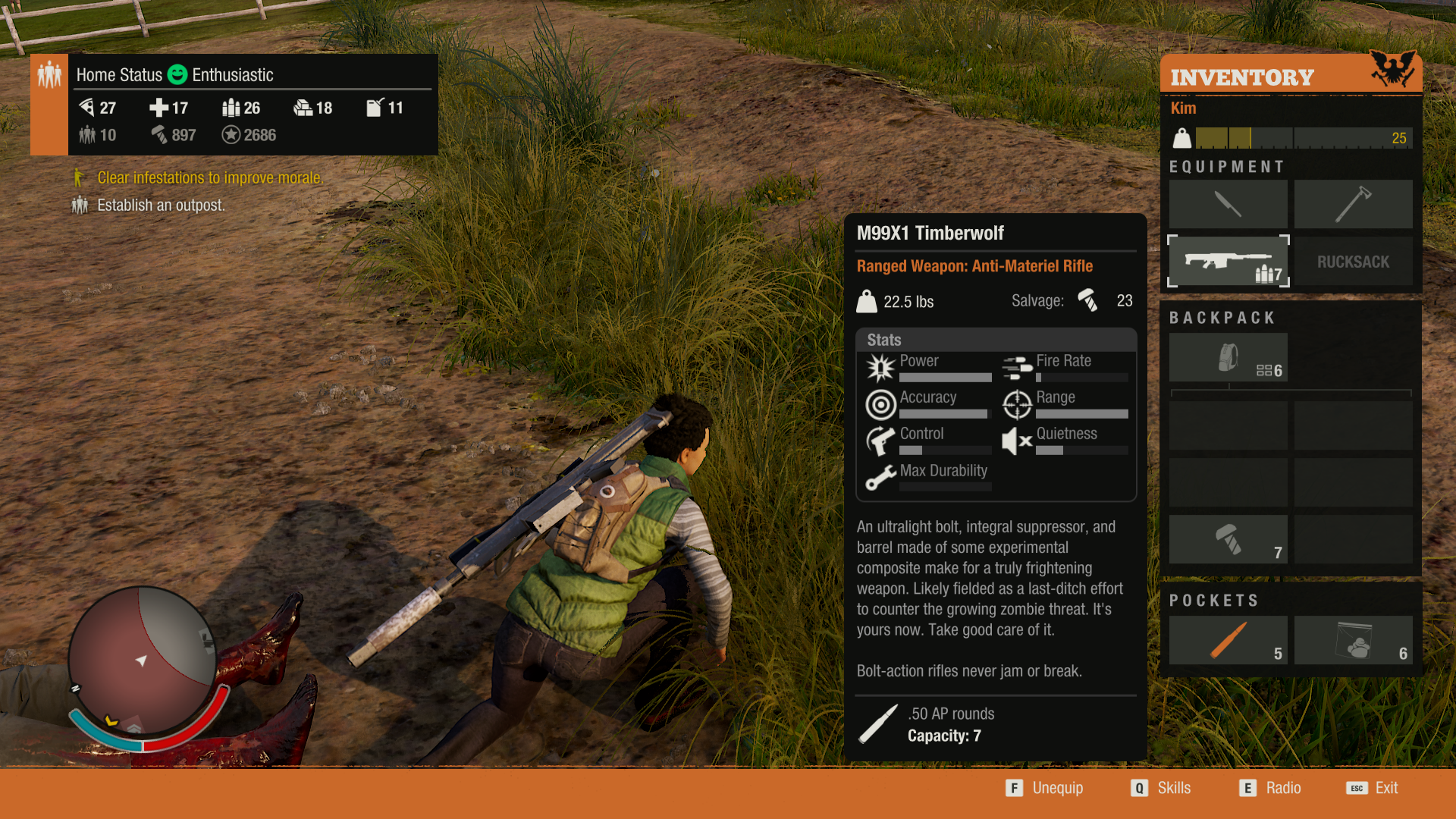Select the Establish an outpost objective
The image size is (1456, 819).
point(161,206)
